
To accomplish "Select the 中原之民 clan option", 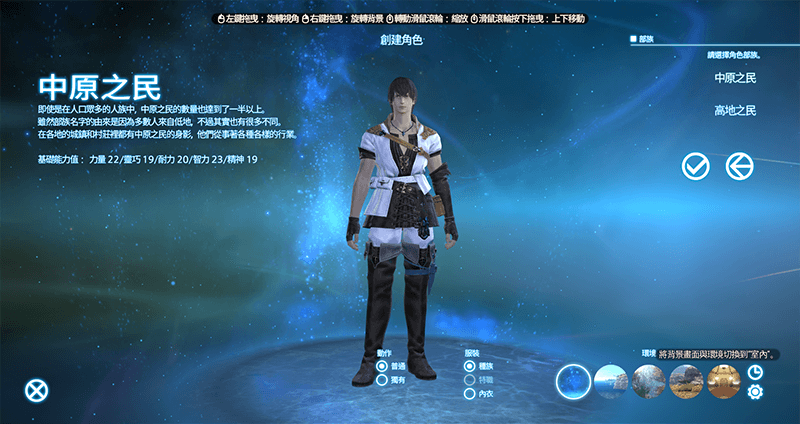I will point(735,77).
